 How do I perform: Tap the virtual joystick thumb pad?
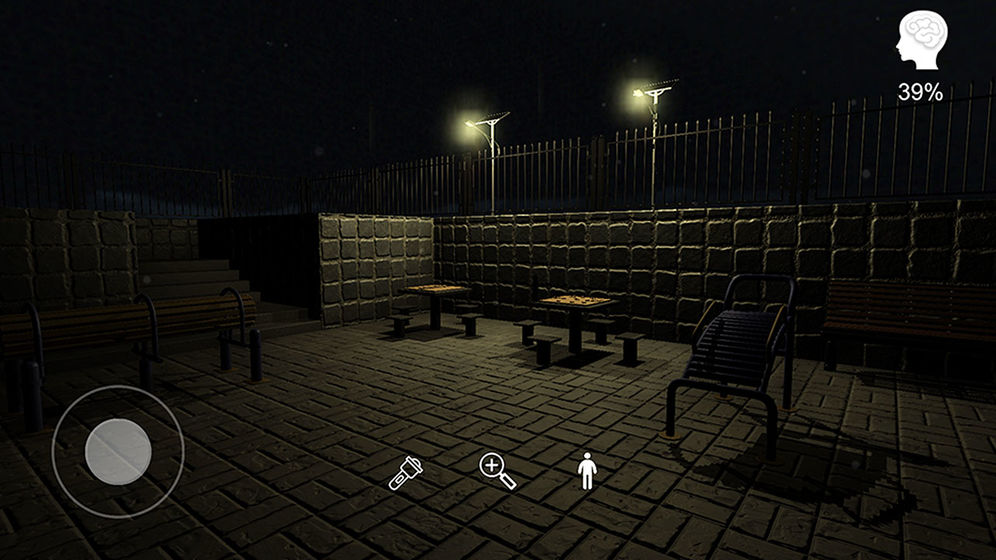click(118, 451)
